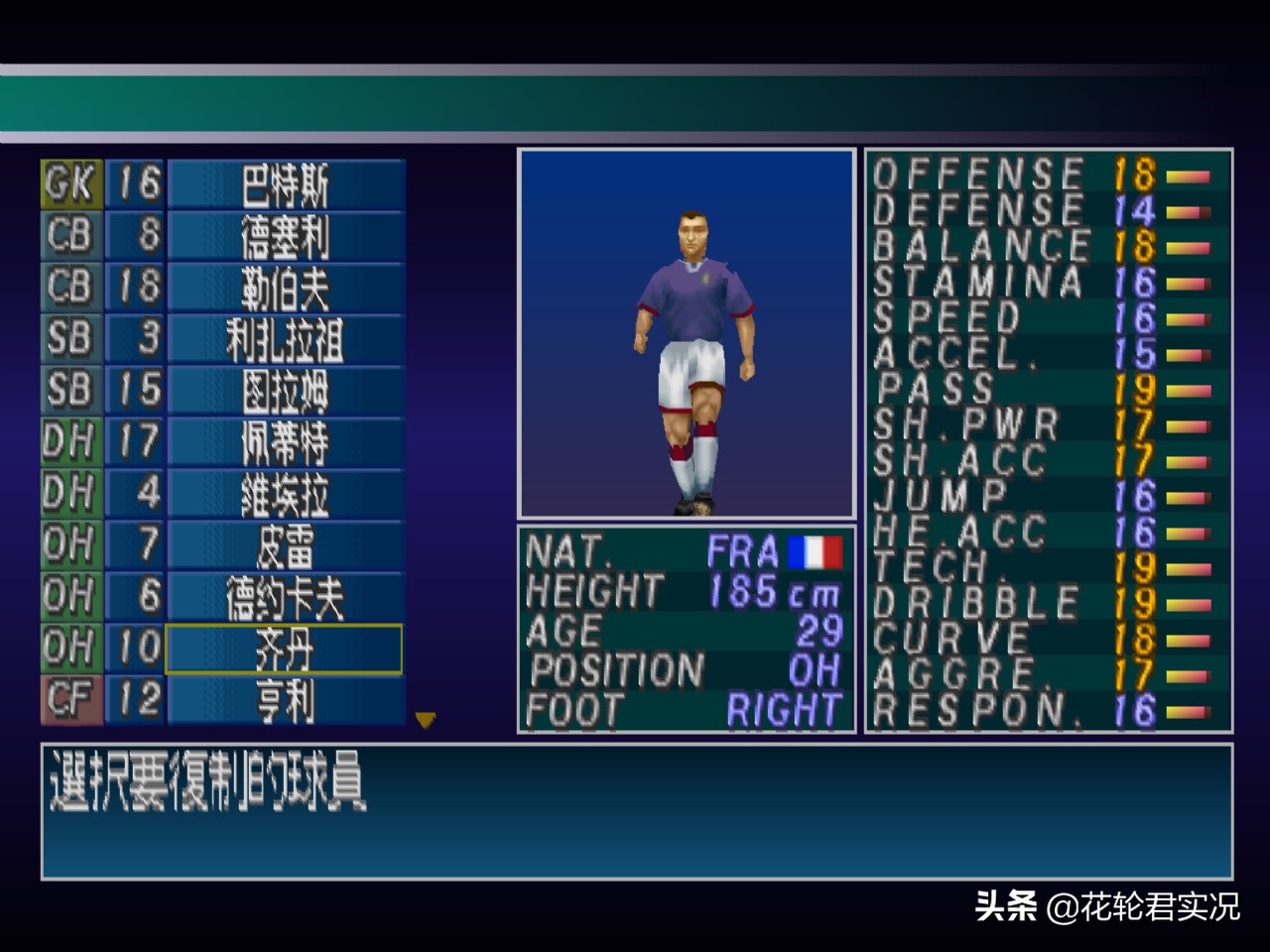This screenshot has height=952, width=1270.
Task: Click the PASS stat bar
Action: tap(1183, 391)
